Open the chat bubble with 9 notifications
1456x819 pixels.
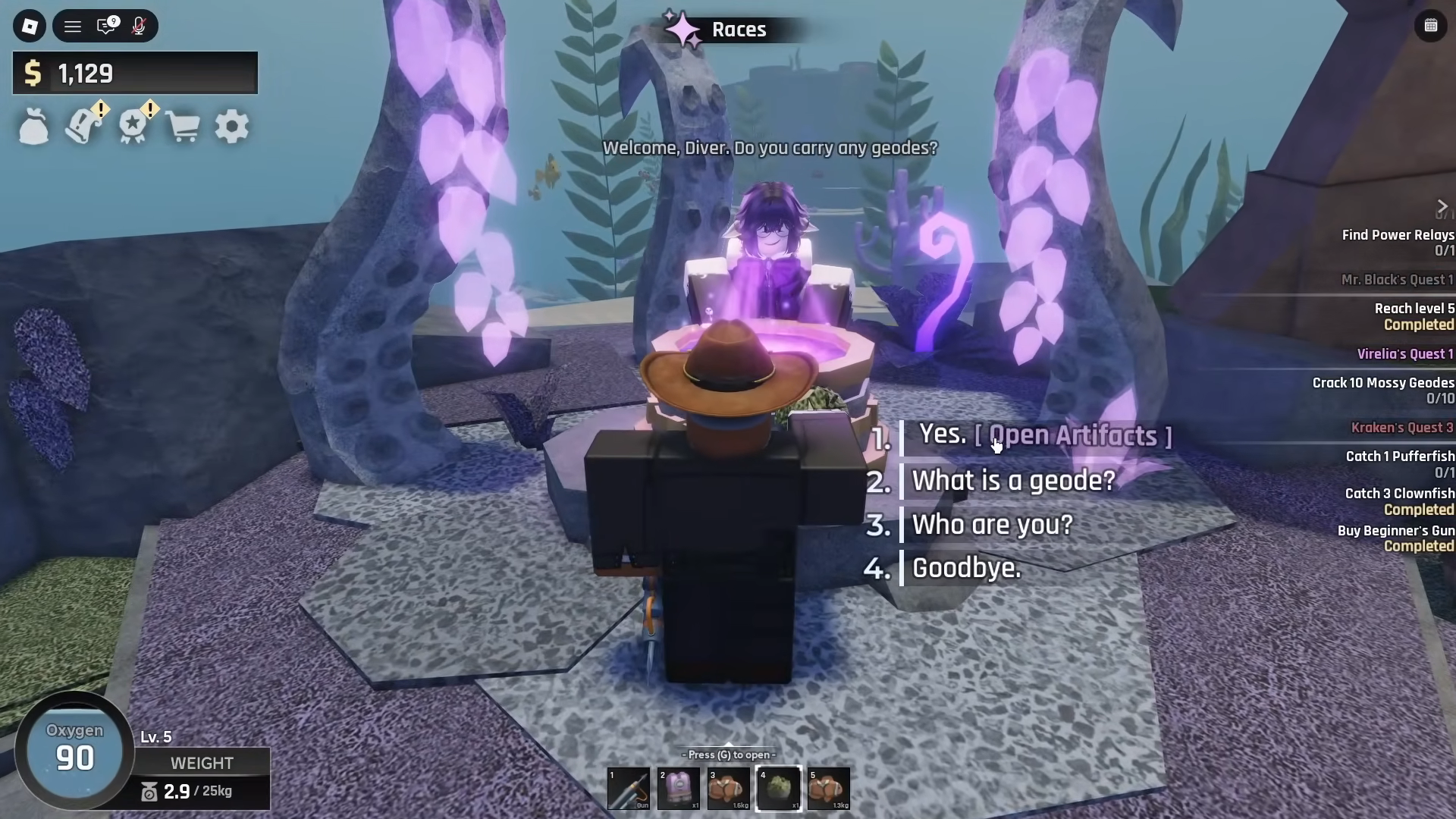tap(106, 26)
